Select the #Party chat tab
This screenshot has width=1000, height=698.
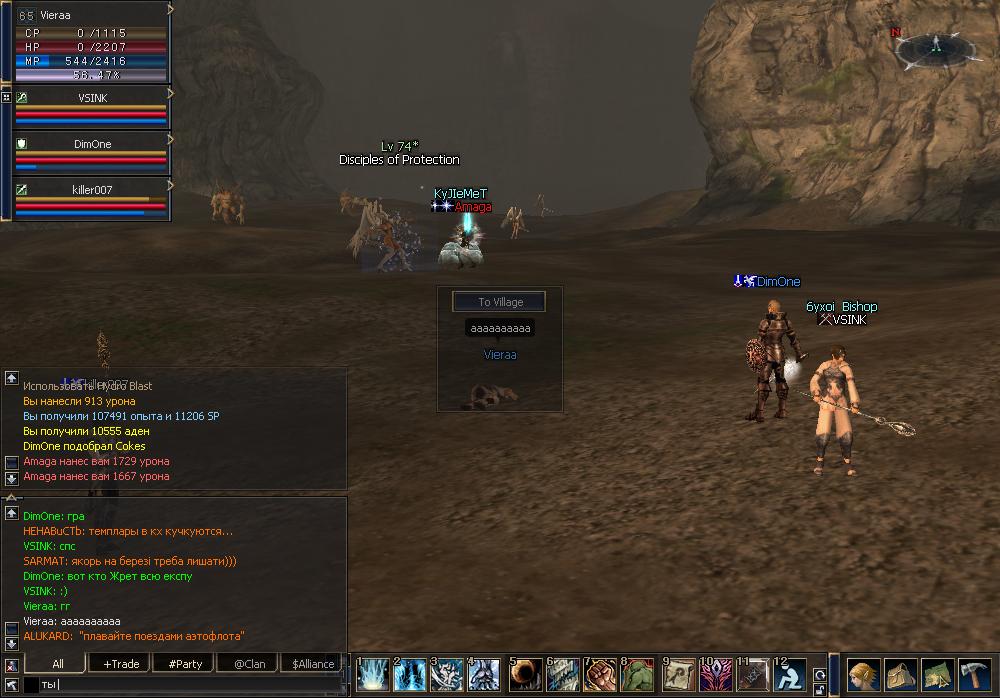185,663
